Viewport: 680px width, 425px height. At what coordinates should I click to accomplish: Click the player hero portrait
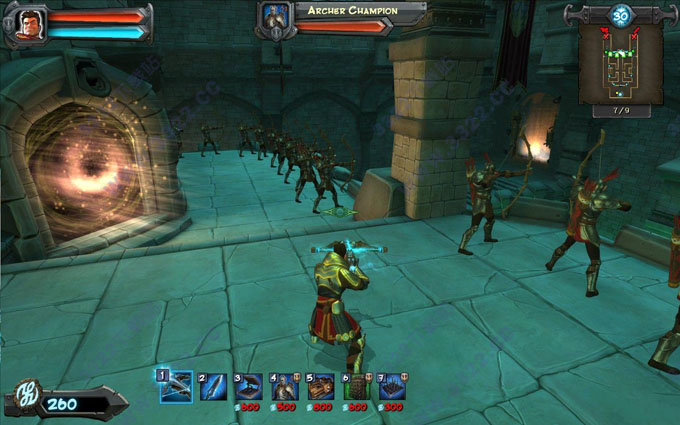click(27, 24)
